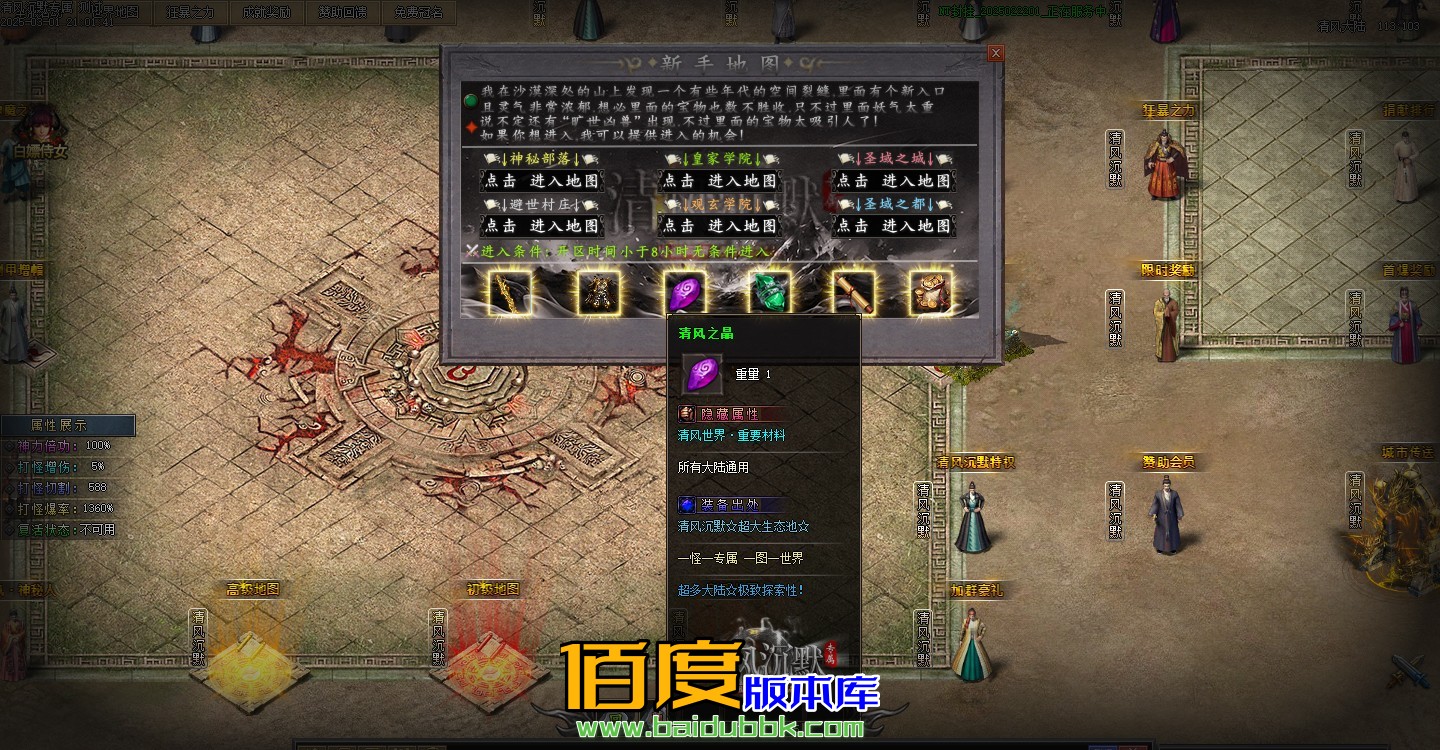Viewport: 1440px width, 750px height.
Task: Select the 清风之晶 purple crystal item icon
Action: click(x=686, y=292)
